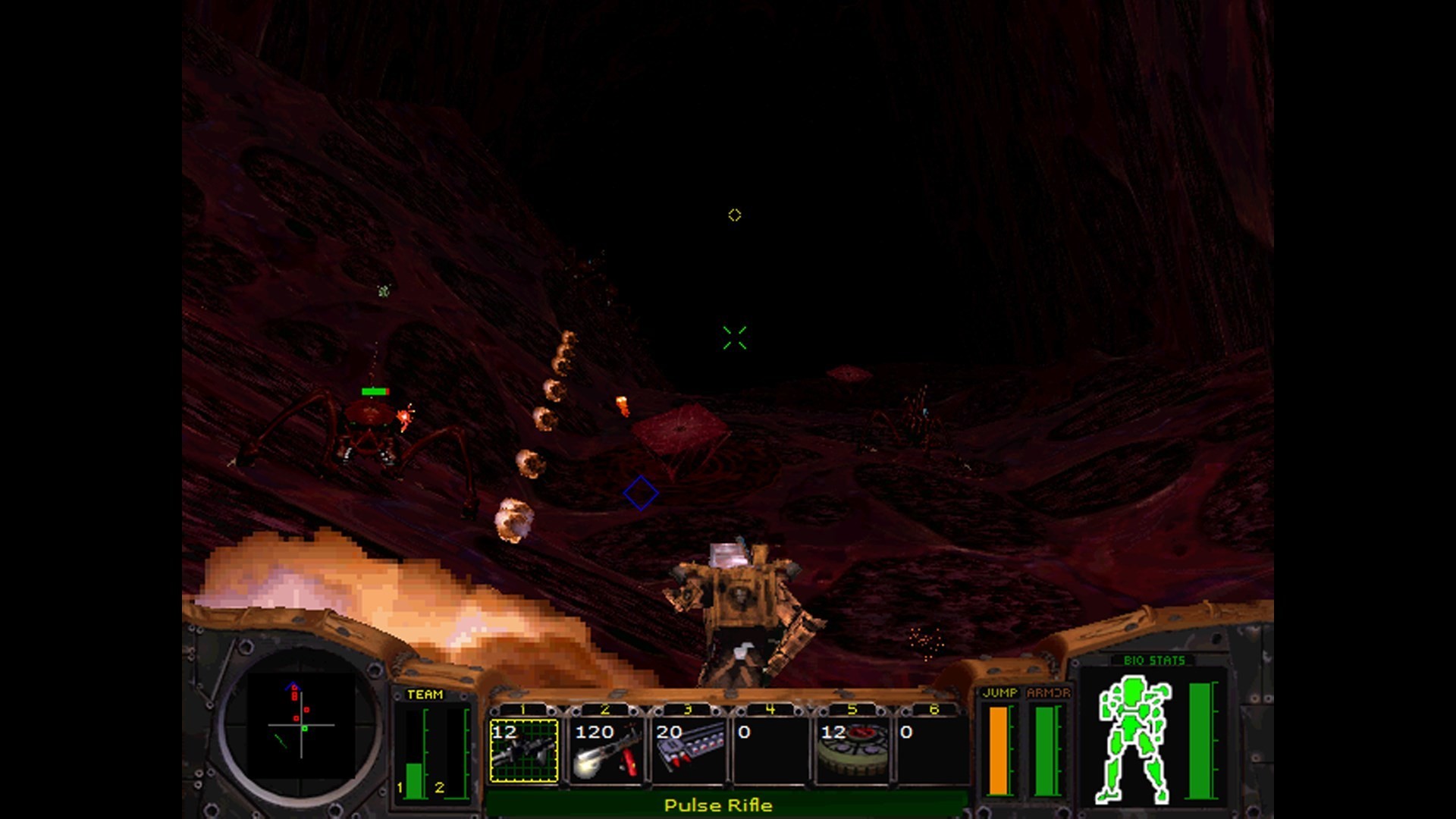Click the orange JUMP energy bar
Screen dimensions: 1456x819
(999, 751)
